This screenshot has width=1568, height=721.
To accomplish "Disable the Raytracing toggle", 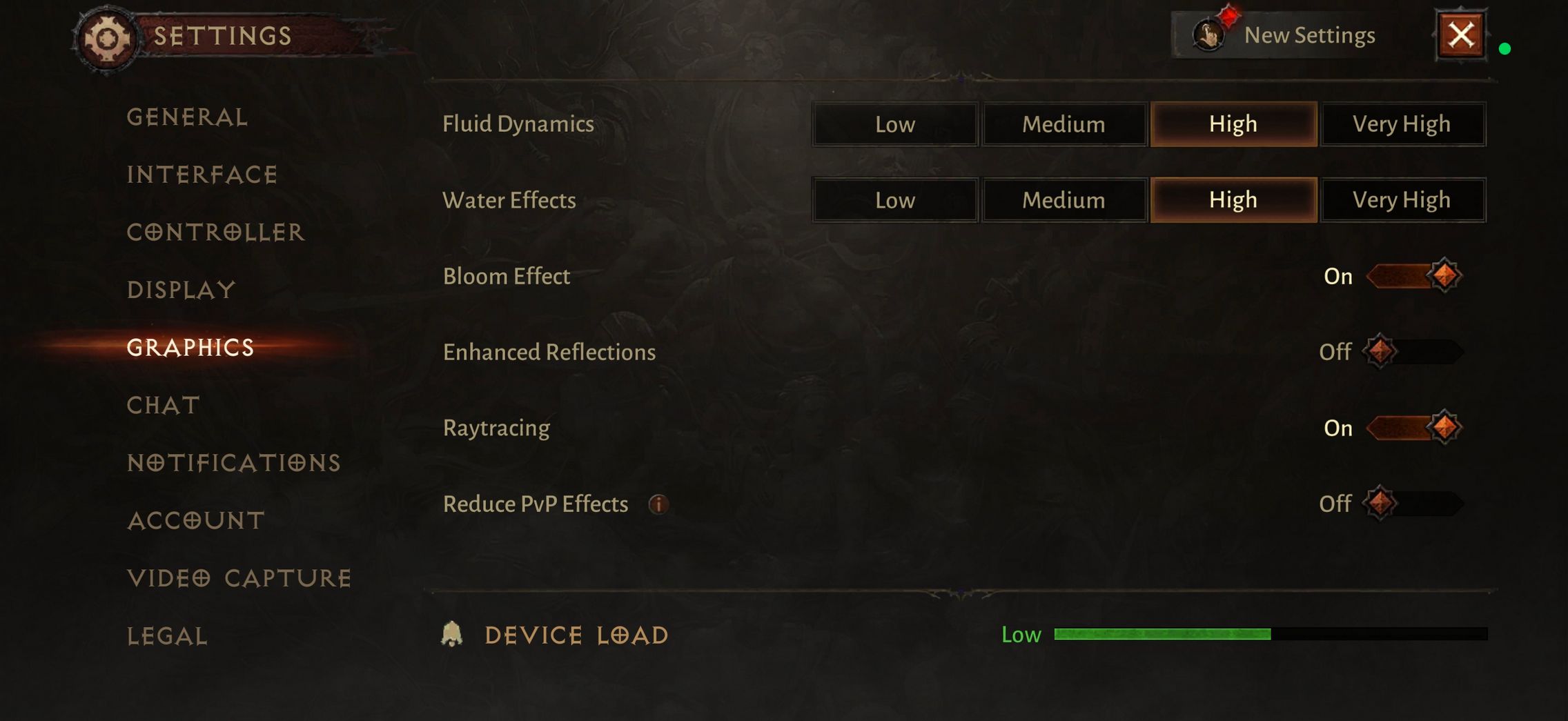I will point(1413,428).
